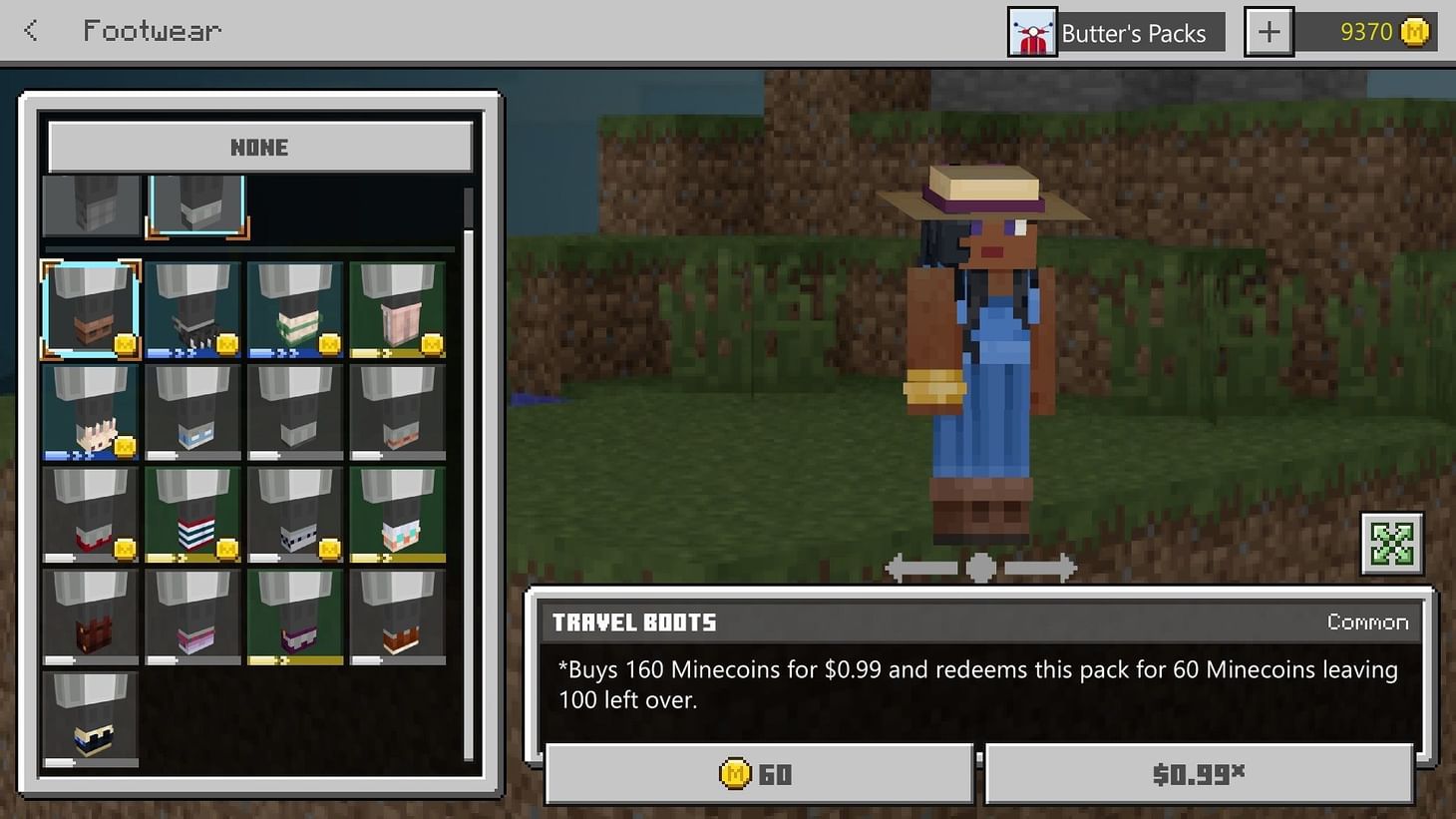The image size is (1456, 819).
Task: Select the blue-and-gold slippers at the bottom
Action: (90, 713)
